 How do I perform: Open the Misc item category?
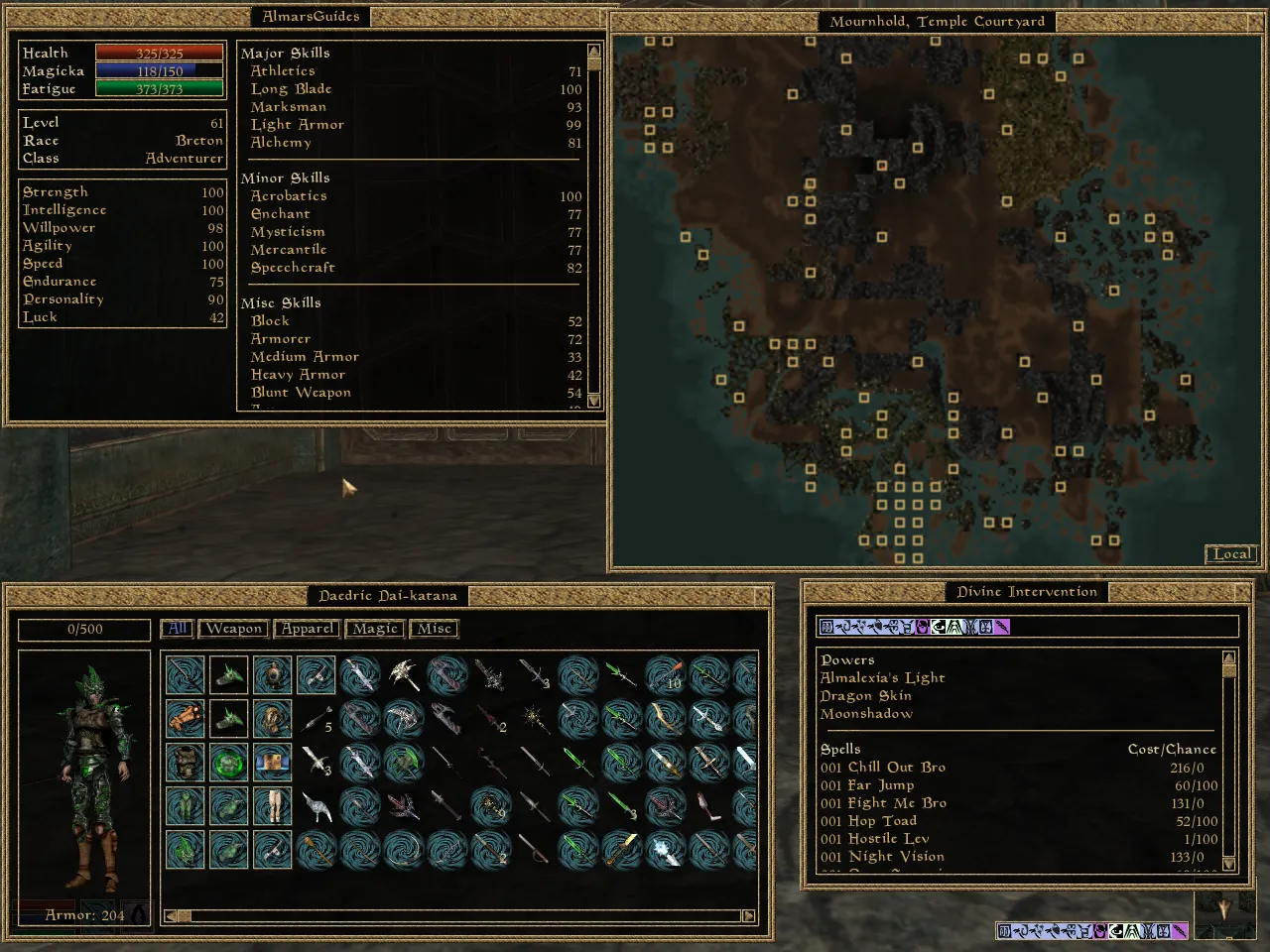(x=435, y=629)
